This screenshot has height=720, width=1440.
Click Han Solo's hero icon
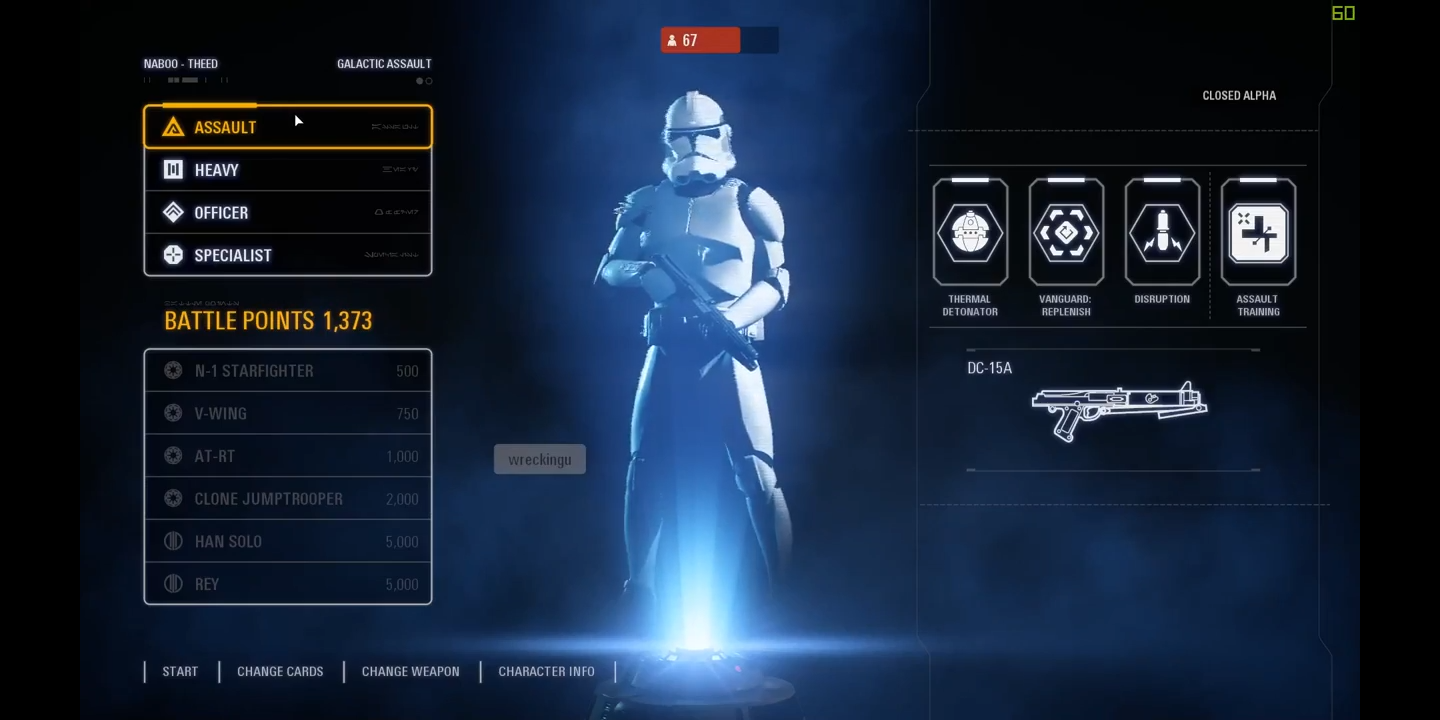pos(173,541)
